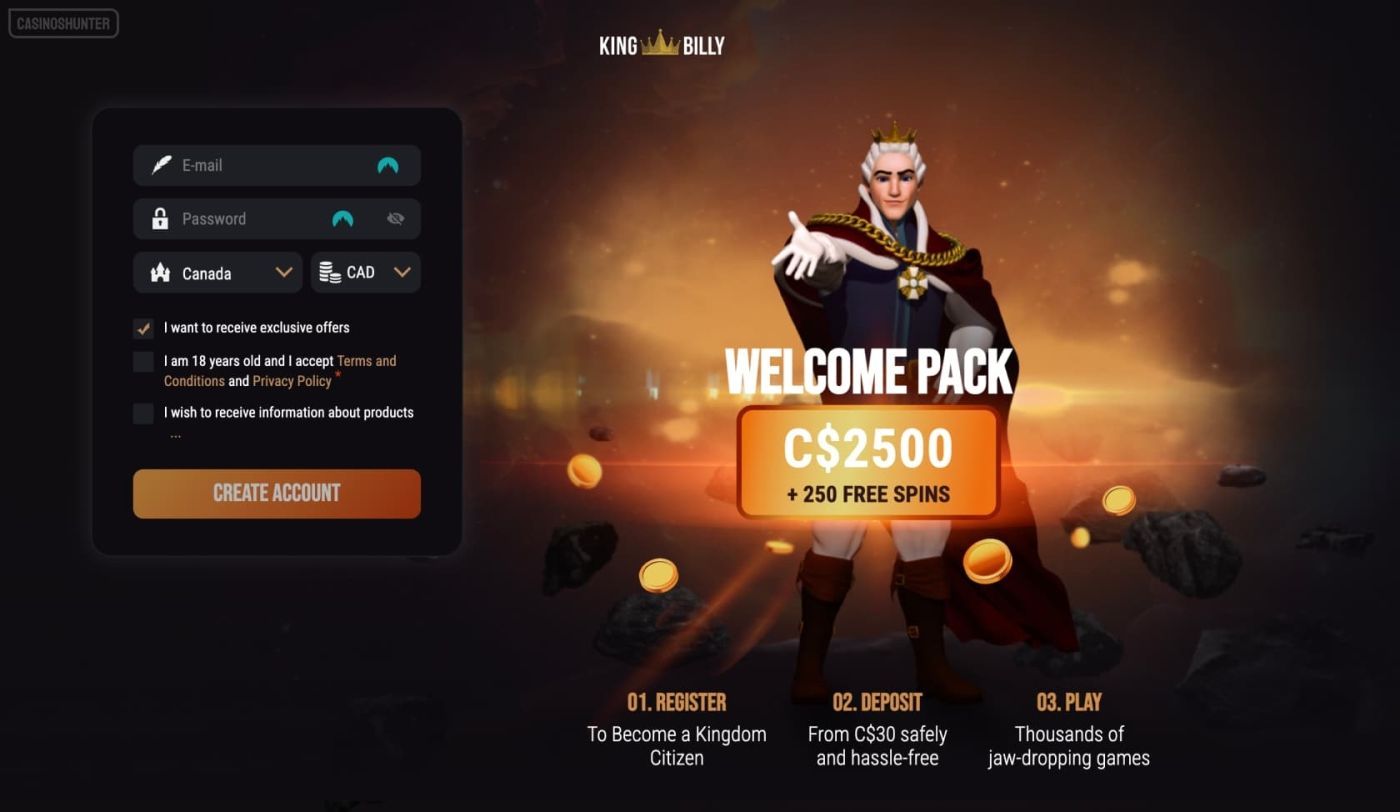
Task: Uncheck the exclusive offers checkbox
Action: click(x=144, y=328)
